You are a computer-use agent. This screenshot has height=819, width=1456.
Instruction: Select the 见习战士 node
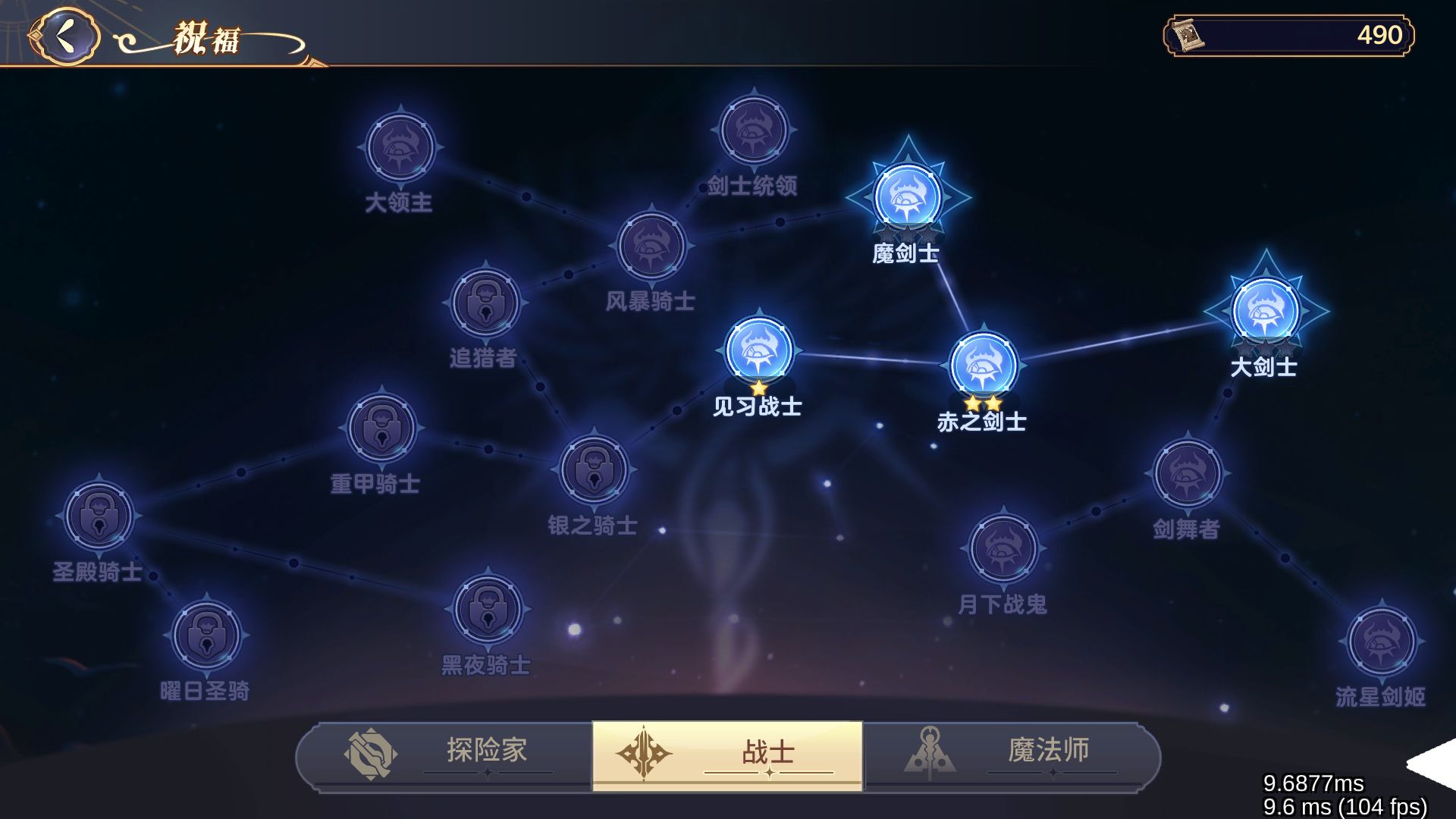click(758, 349)
